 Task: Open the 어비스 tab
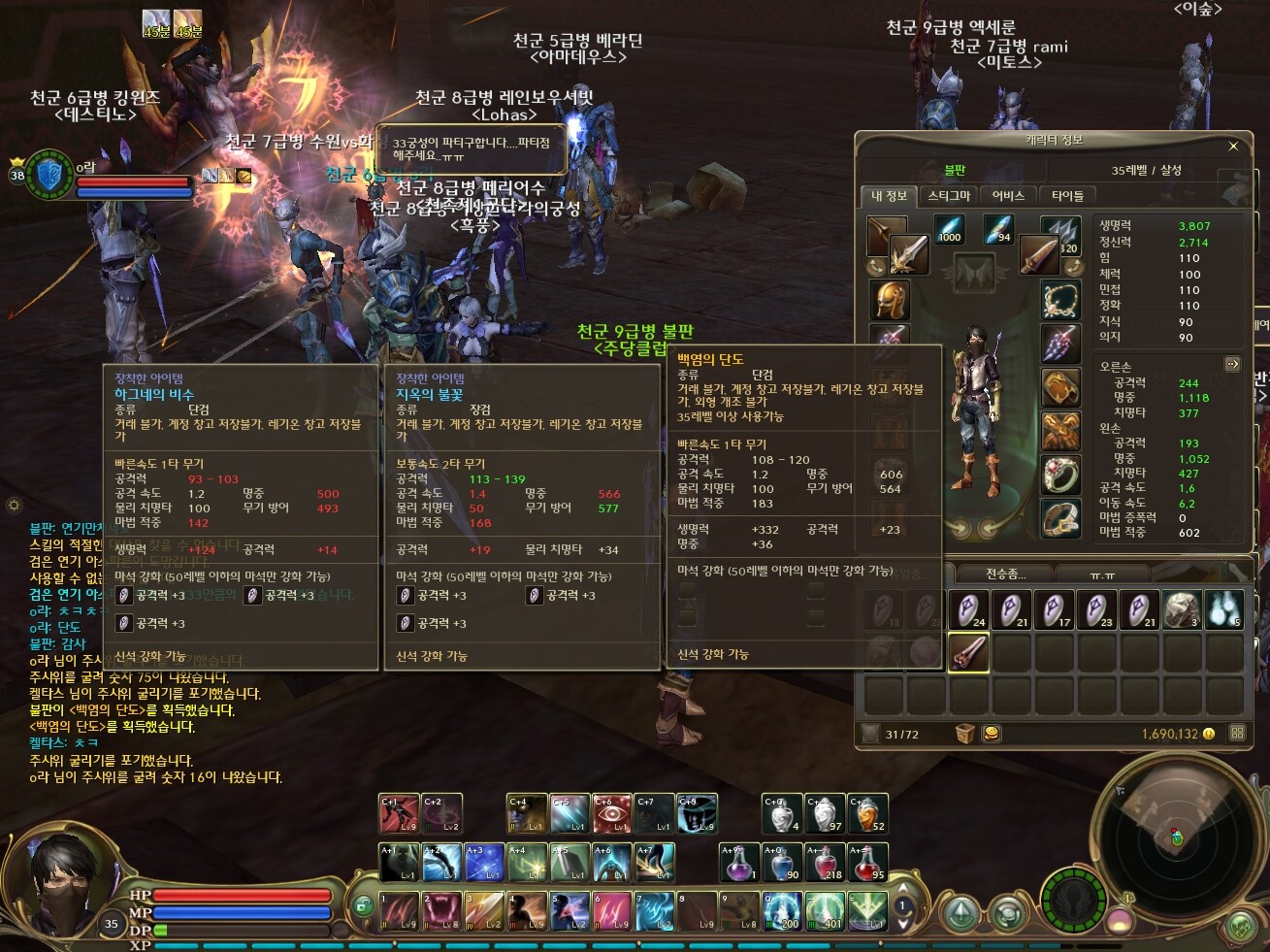tap(1008, 196)
